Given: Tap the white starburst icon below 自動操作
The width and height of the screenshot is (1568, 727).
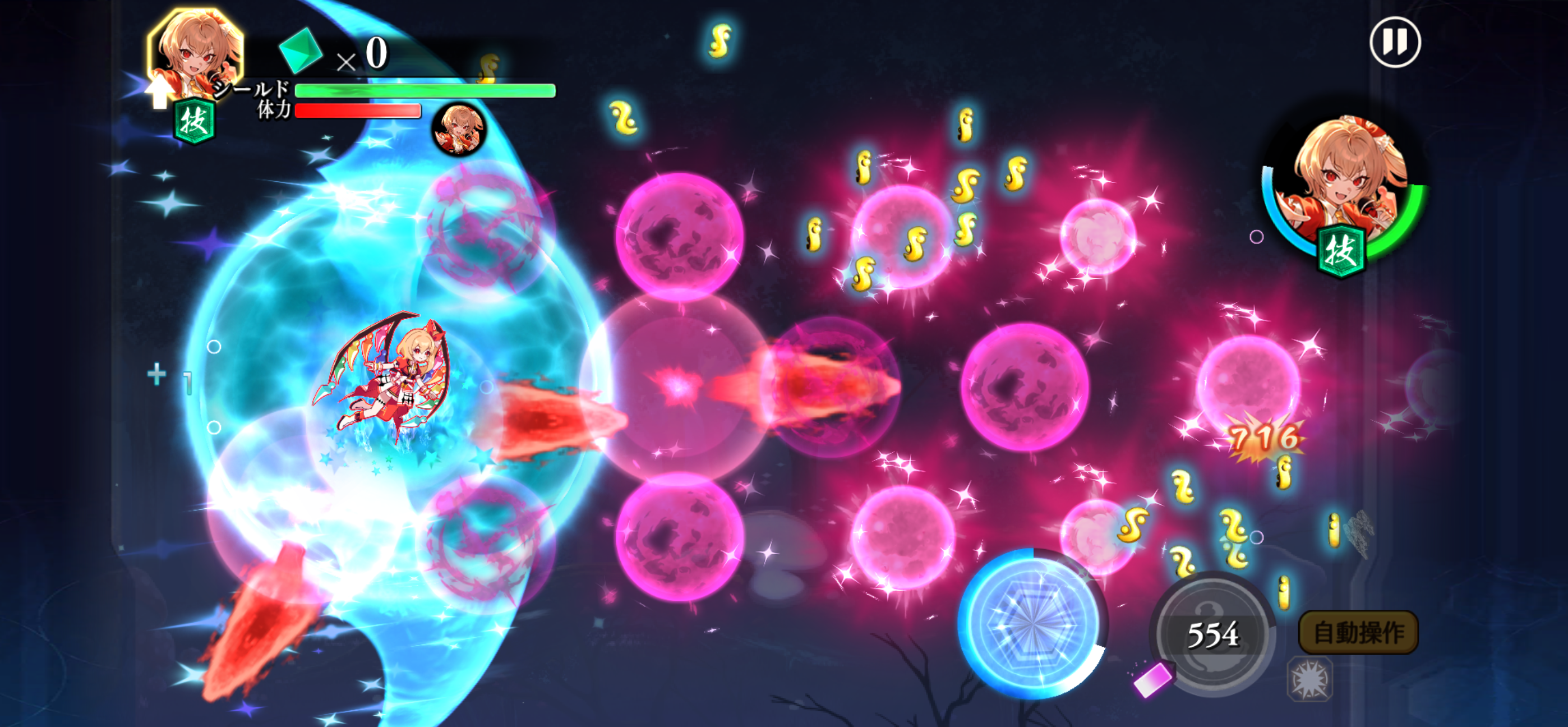Looking at the screenshot, I should 1309,679.
